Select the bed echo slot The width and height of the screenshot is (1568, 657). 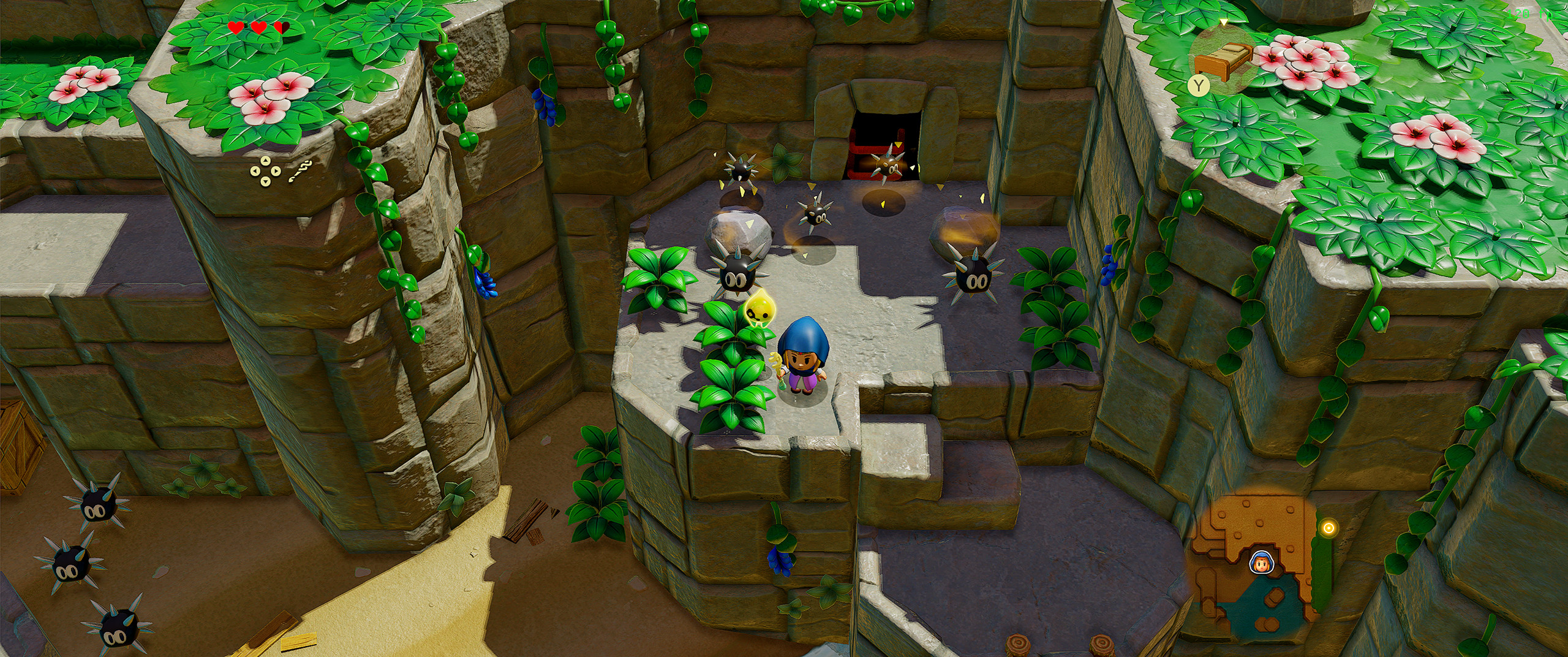click(x=1223, y=59)
